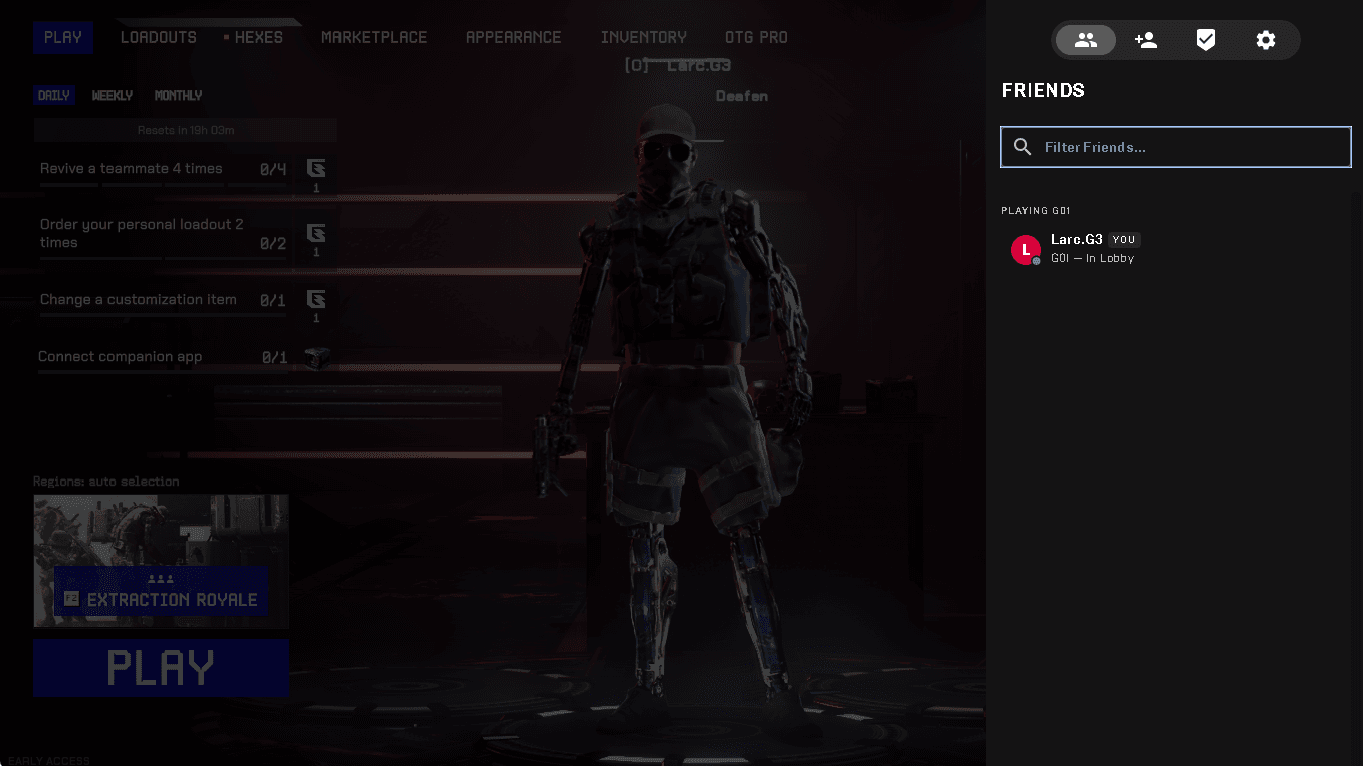Click the shield checkmark icon tab
Viewport: 1363px width, 766px height.
tap(1205, 40)
